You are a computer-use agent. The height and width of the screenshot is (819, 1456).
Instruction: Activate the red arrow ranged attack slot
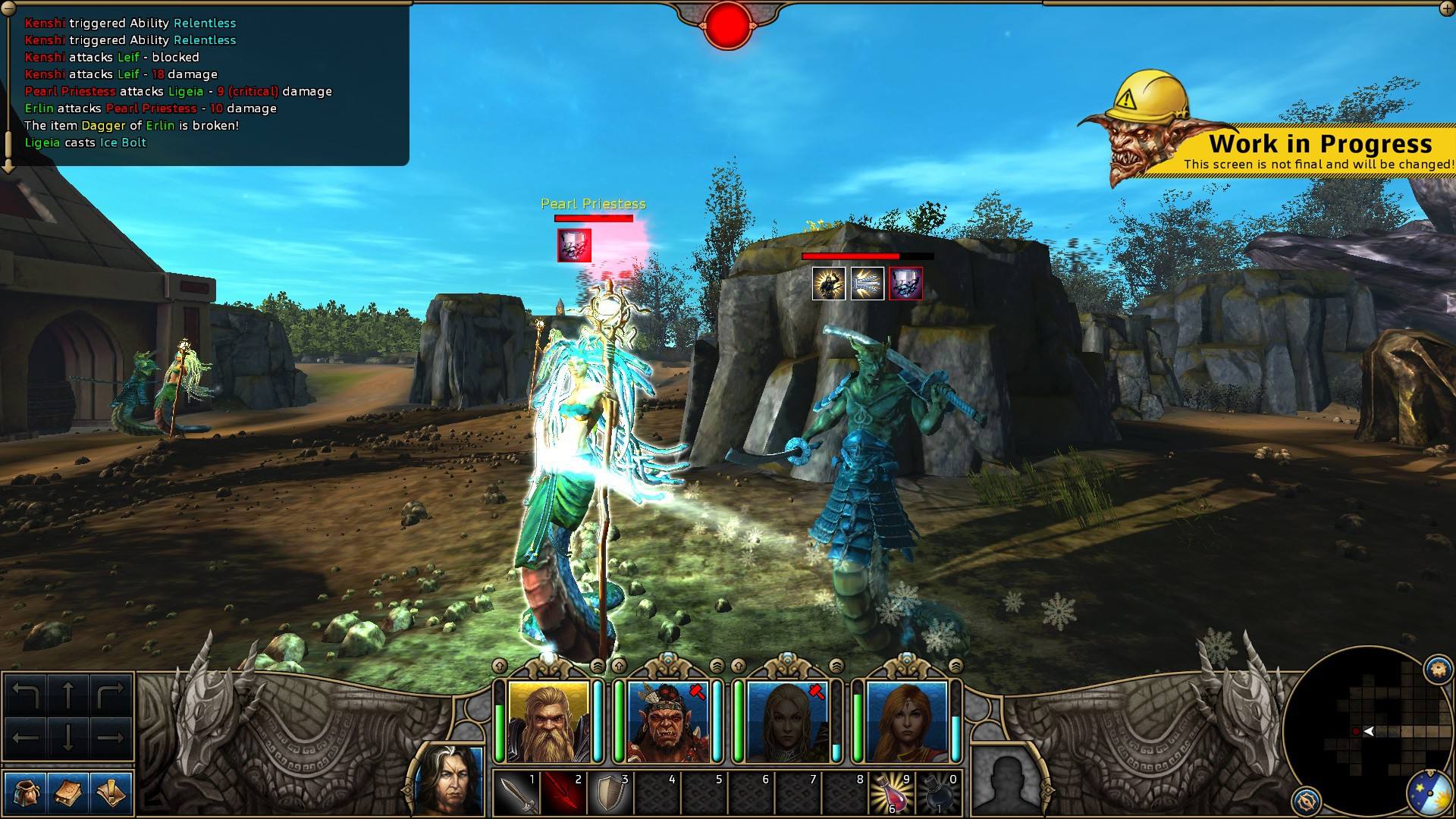(x=563, y=793)
